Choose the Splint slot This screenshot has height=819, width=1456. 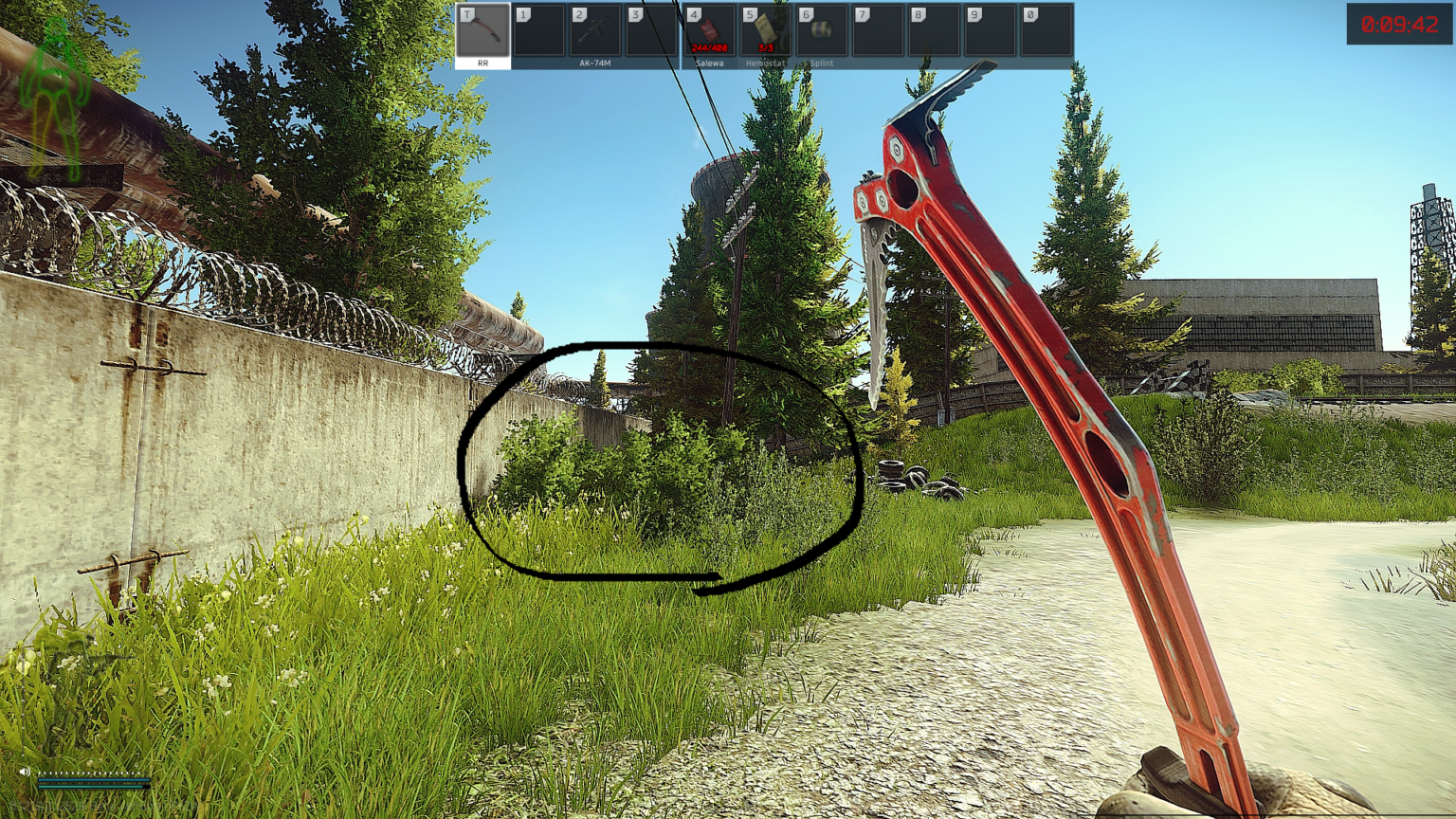[x=821, y=34]
